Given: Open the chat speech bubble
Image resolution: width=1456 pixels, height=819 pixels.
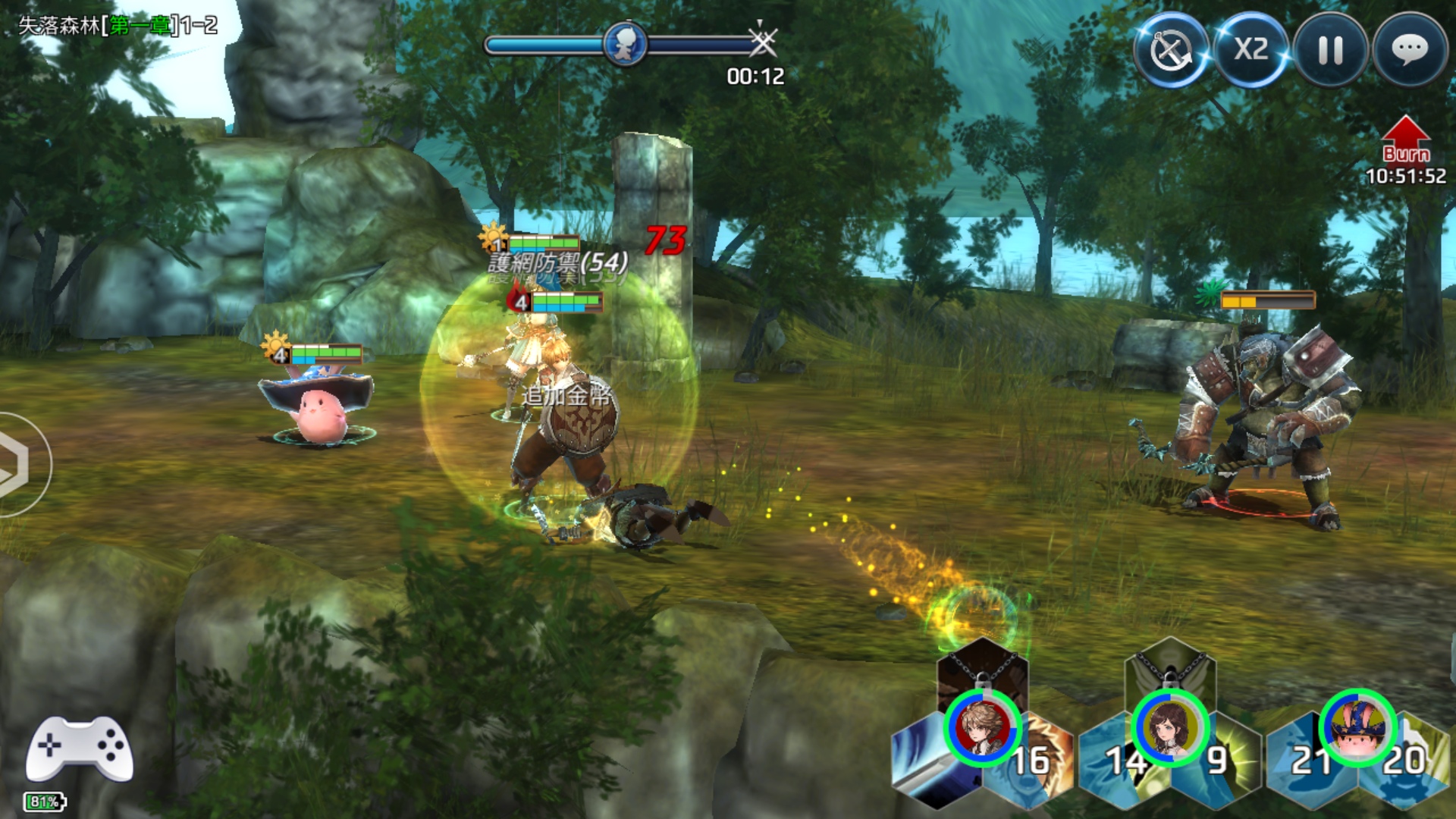Looking at the screenshot, I should click(1410, 50).
